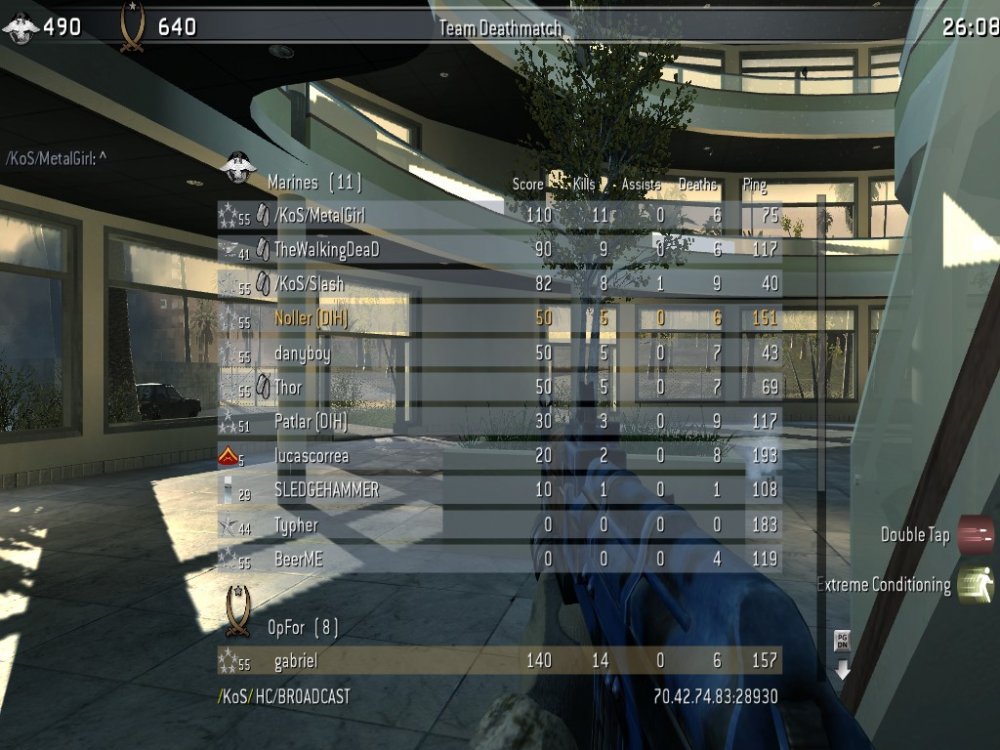Select TheWalkingDeaD in the player list
This screenshot has width=1000, height=750.
pos(500,250)
